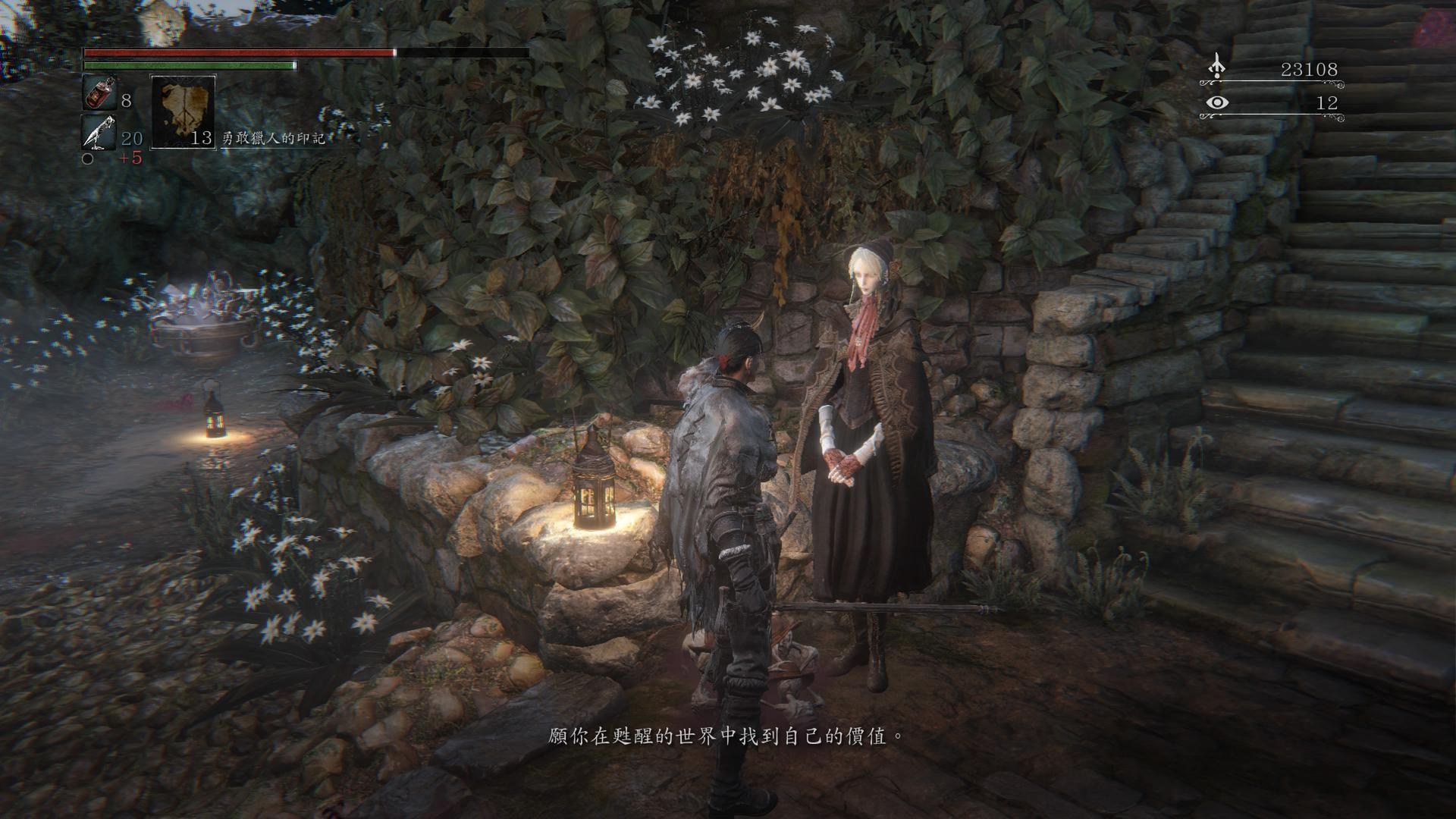Use the Bold Hunter's Mark quick item slot

point(183,111)
